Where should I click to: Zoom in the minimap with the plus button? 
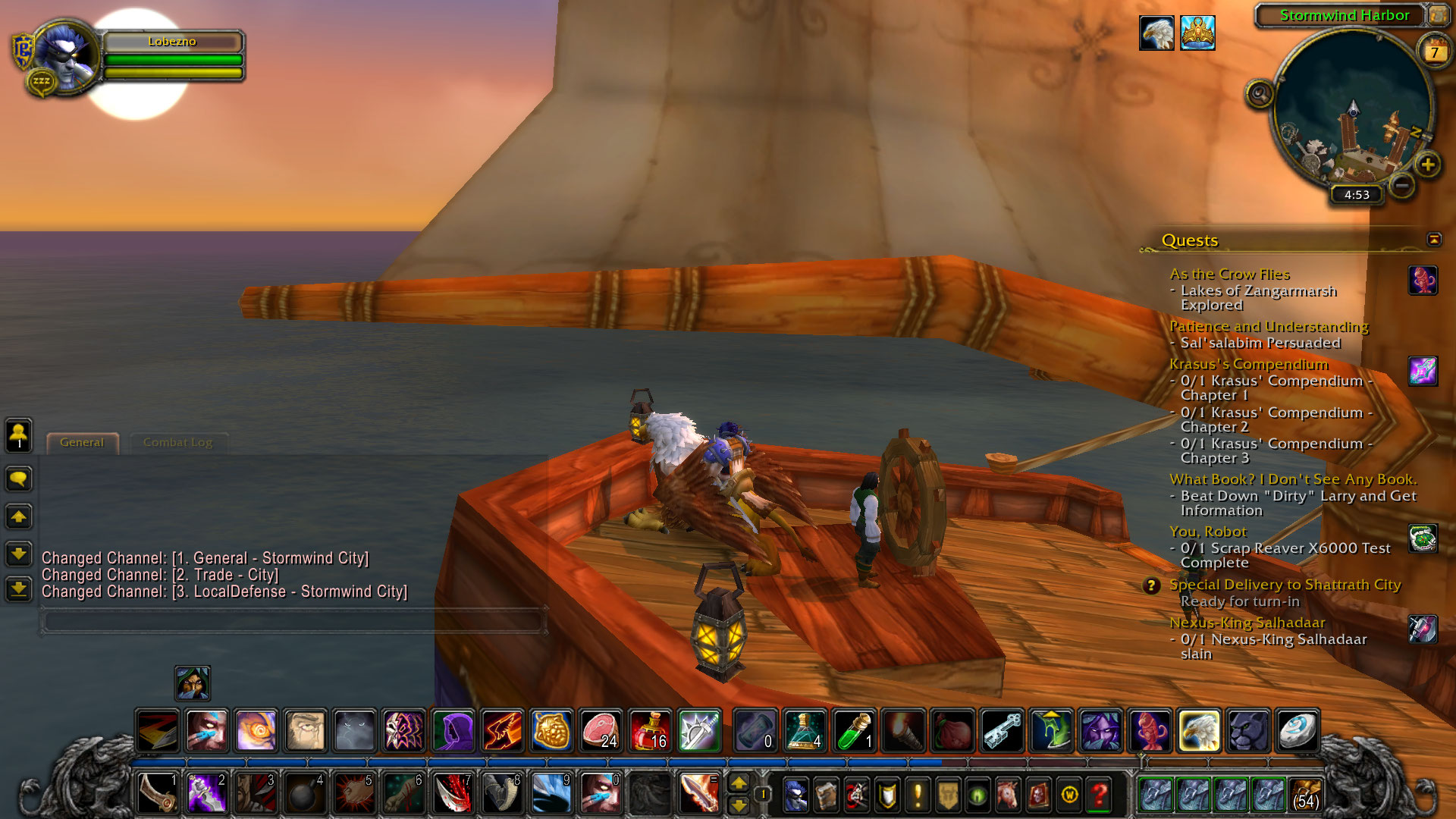1427,165
